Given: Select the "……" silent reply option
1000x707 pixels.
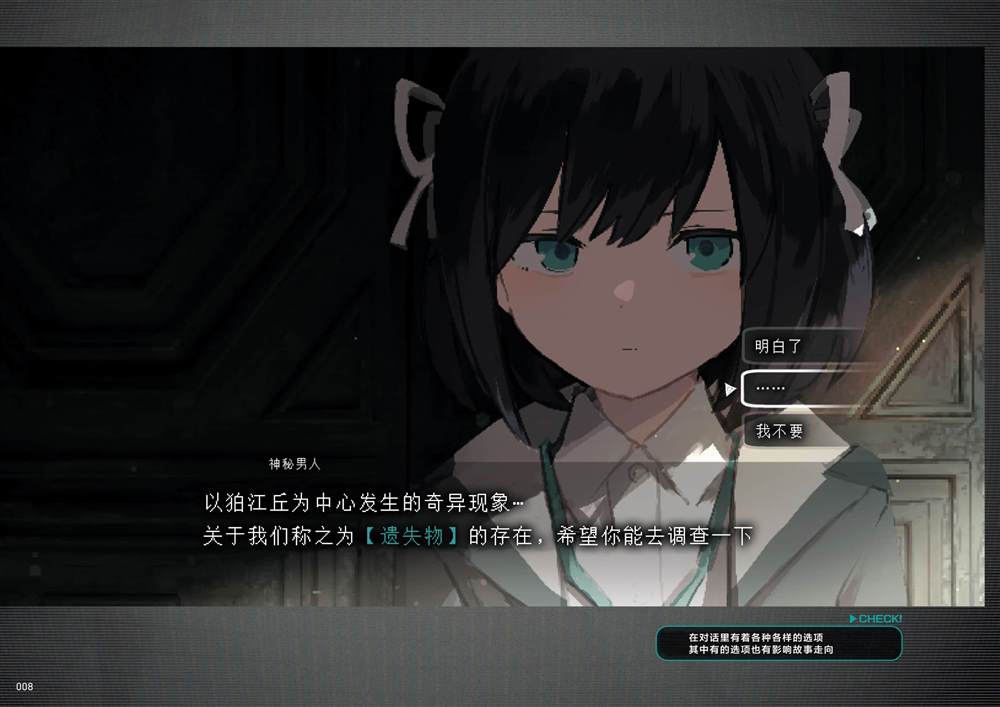Looking at the screenshot, I should point(800,389).
